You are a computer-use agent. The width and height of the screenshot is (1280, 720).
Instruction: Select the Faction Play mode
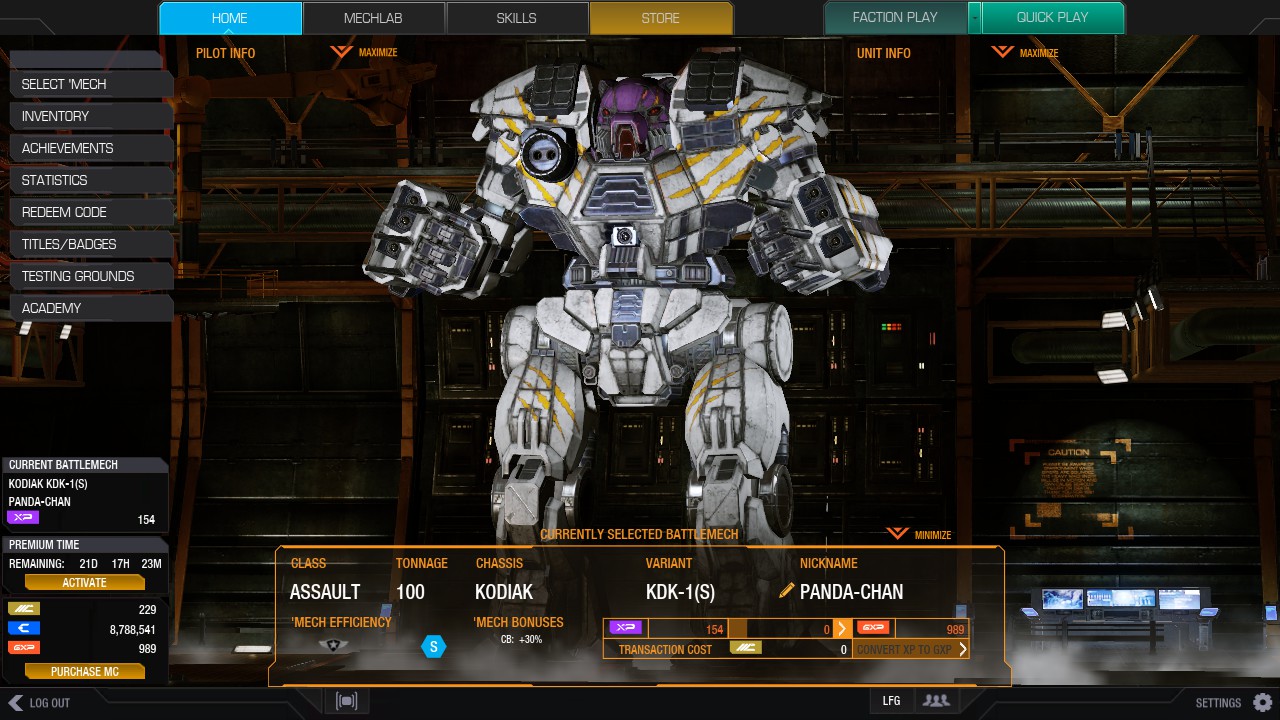tap(894, 18)
